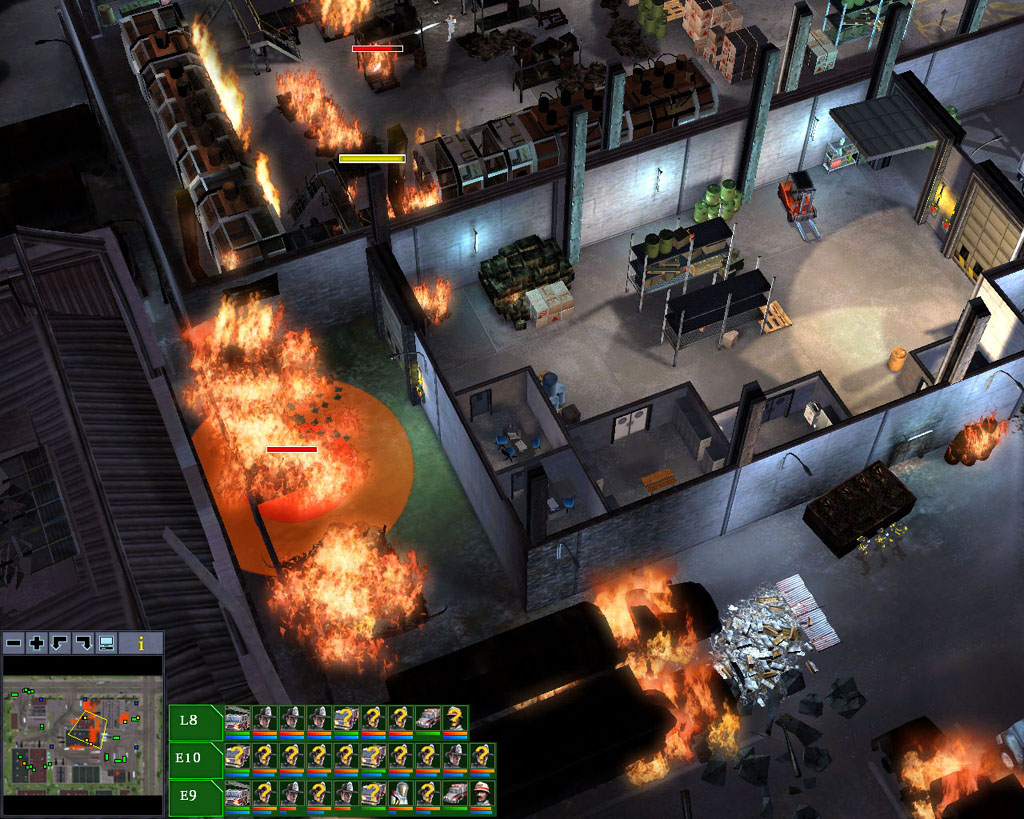Show the yellow info 'i' panel

coord(141,643)
